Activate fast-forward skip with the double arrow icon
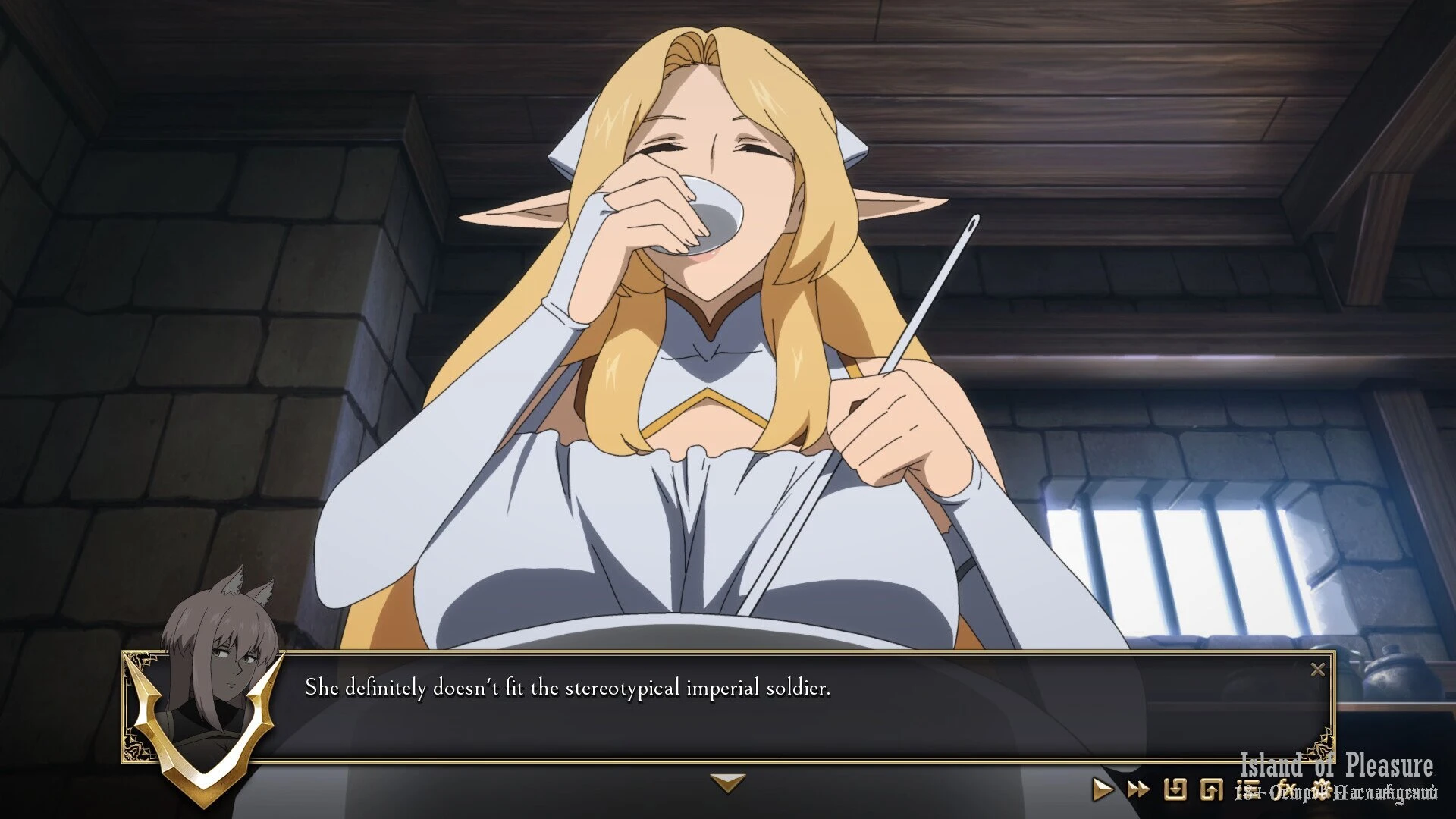The height and width of the screenshot is (819, 1456). click(x=1137, y=789)
